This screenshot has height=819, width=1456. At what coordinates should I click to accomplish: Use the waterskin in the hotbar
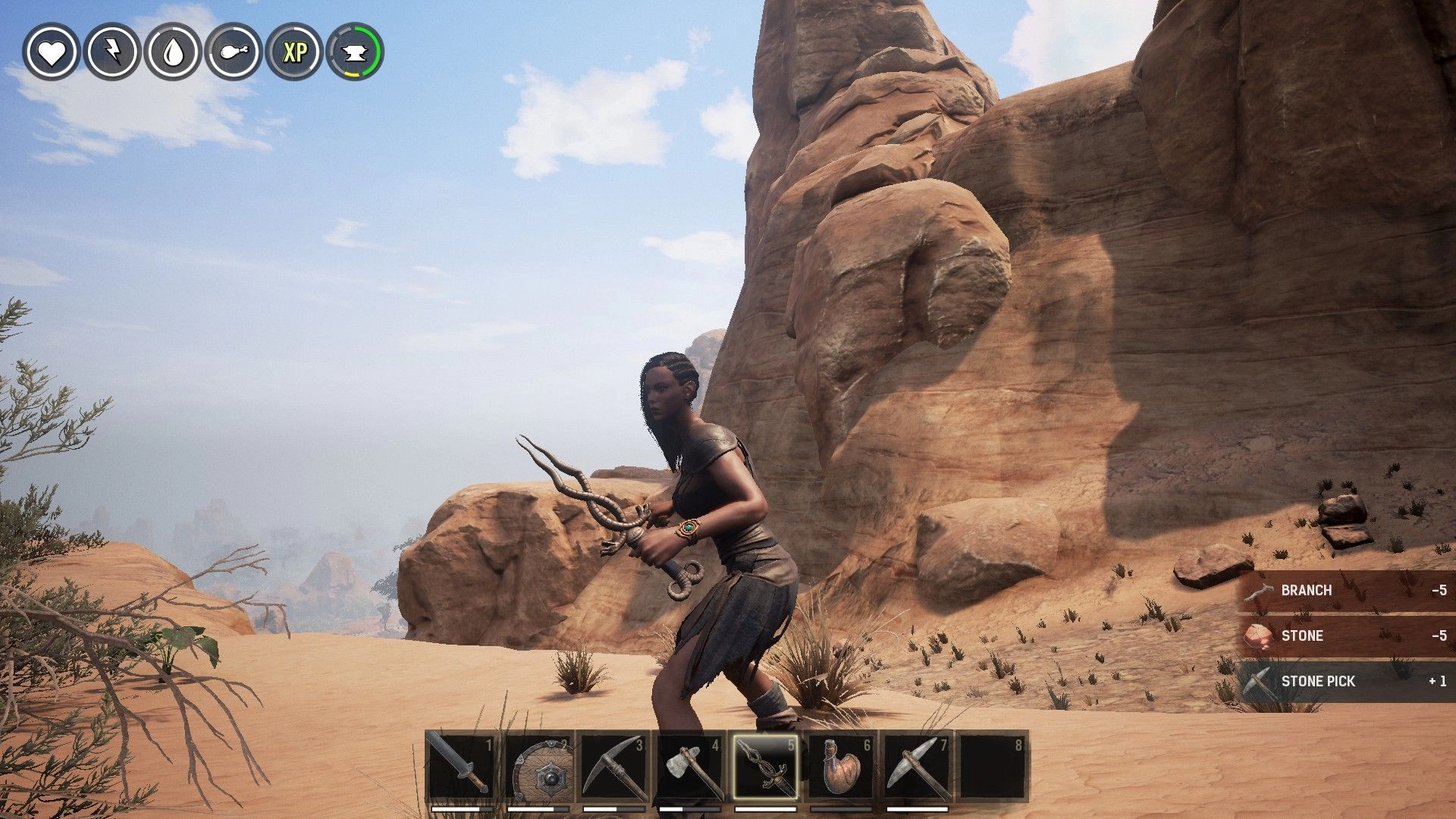point(841,766)
